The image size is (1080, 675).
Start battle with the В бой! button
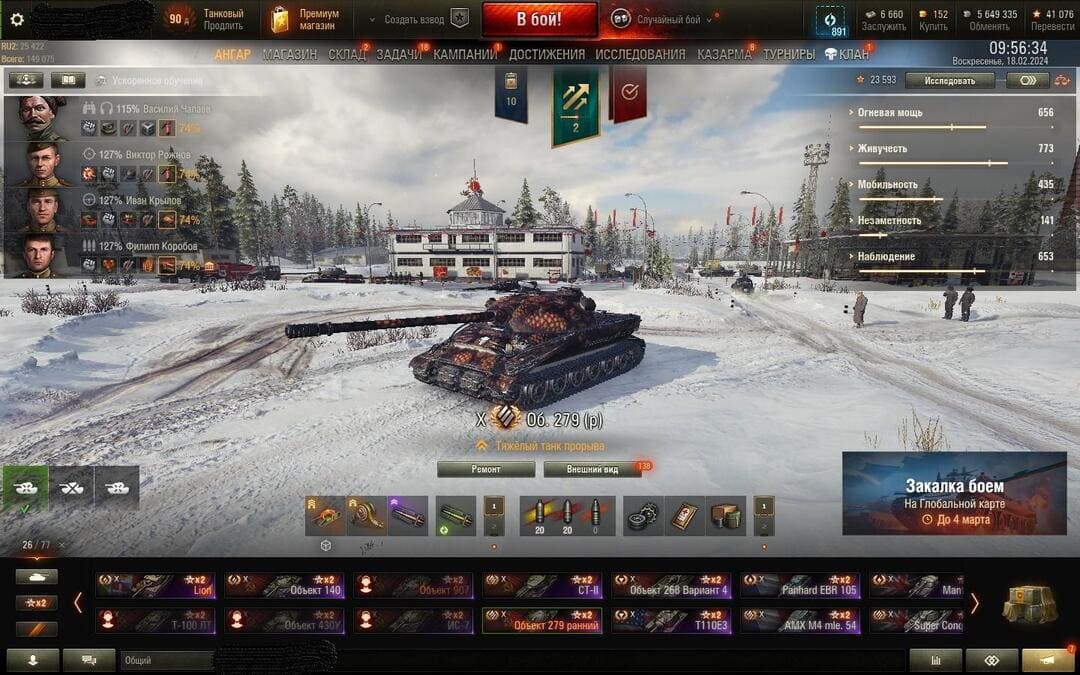pyautogui.click(x=539, y=19)
